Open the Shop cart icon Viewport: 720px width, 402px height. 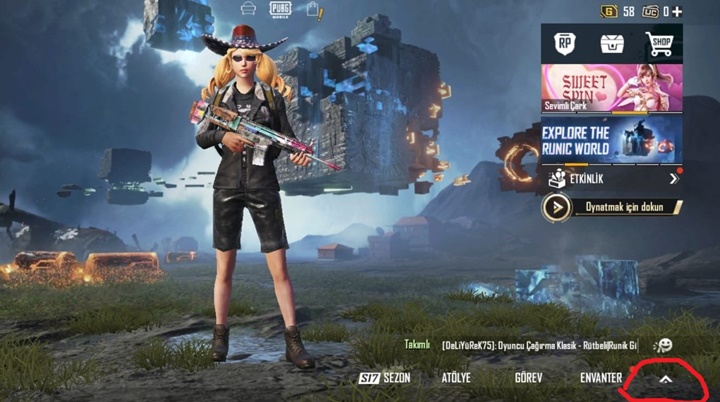(659, 43)
